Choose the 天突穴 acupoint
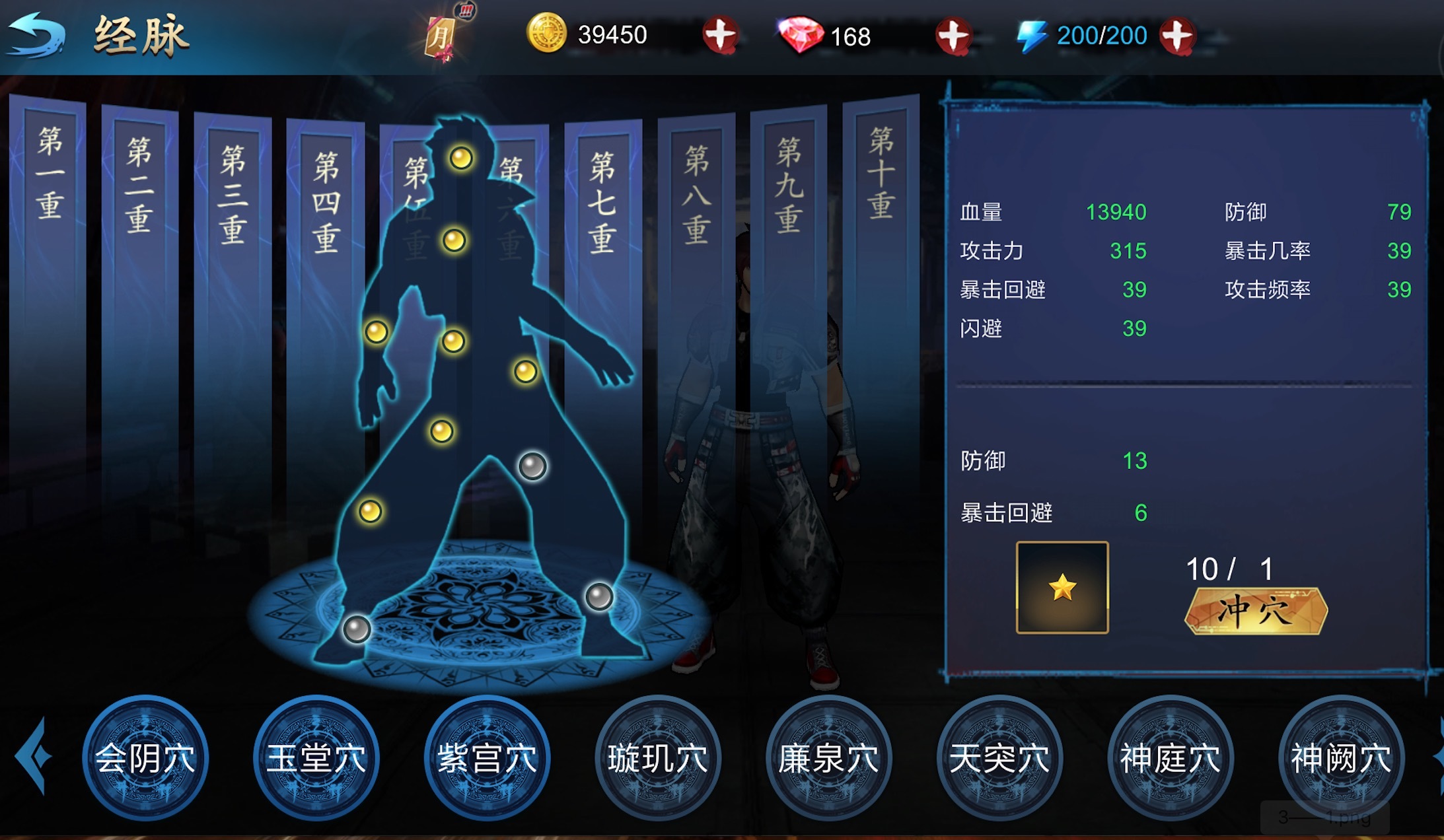Image resolution: width=1444 pixels, height=840 pixels. tap(999, 757)
